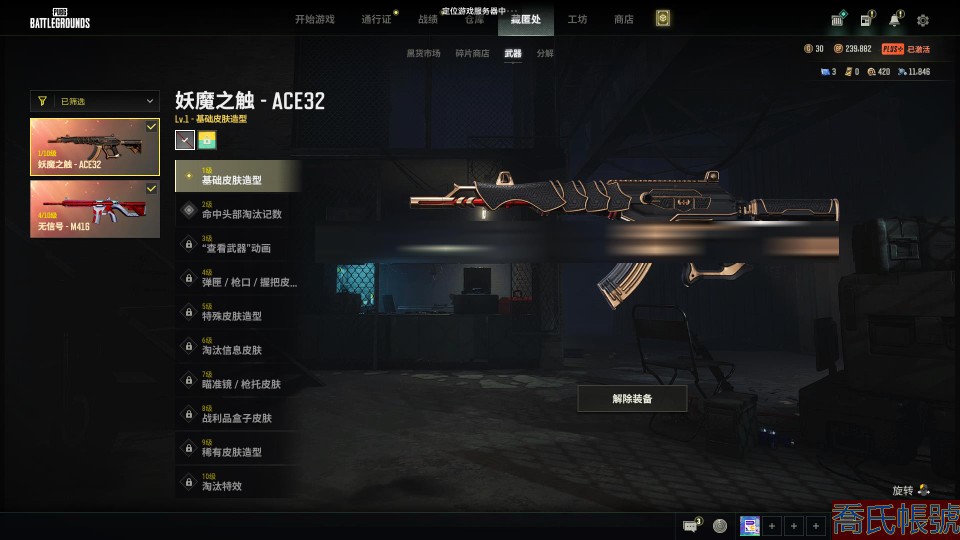Select level 1 基础皮肤造型 row

(x=238, y=177)
